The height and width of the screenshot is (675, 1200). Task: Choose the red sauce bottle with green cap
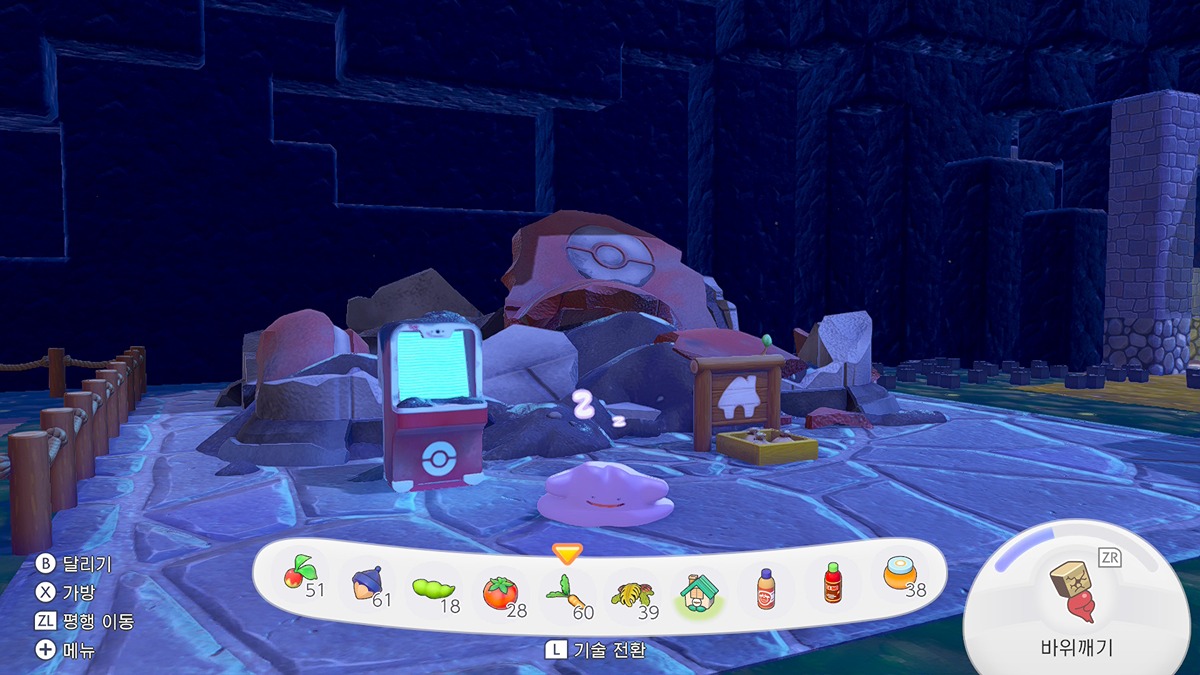(832, 583)
